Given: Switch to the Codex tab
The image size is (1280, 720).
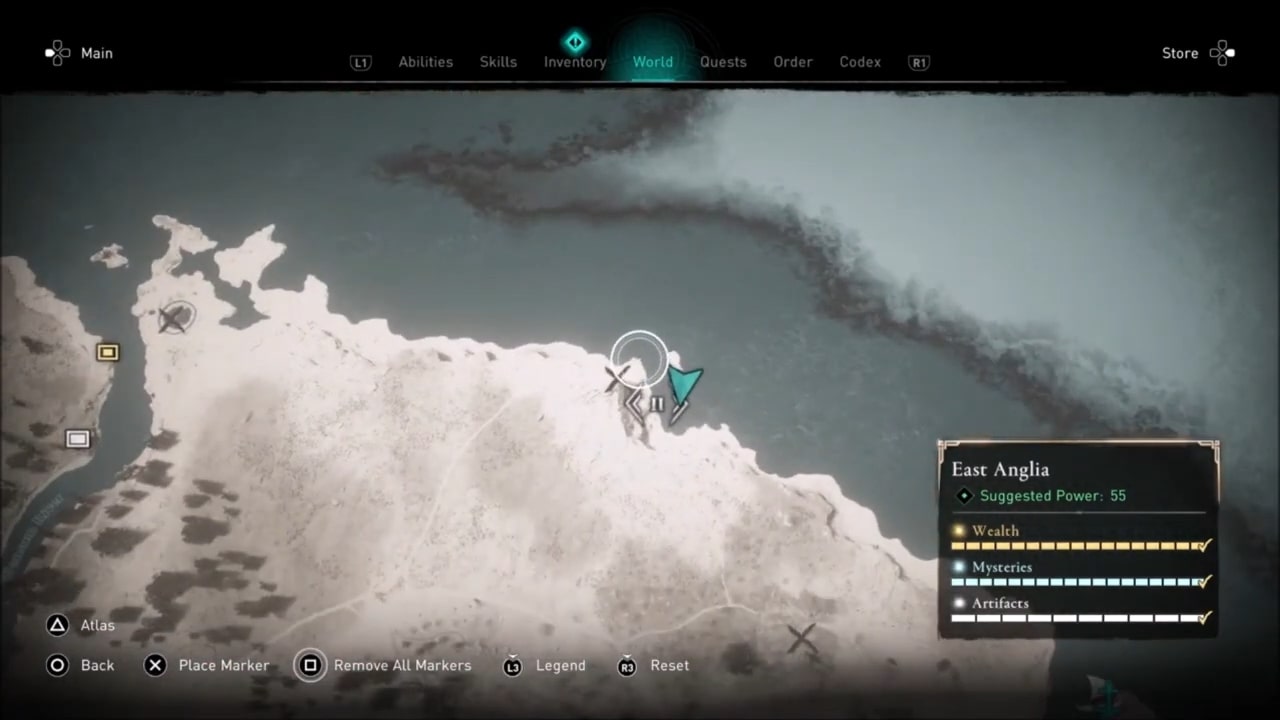Looking at the screenshot, I should pyautogui.click(x=860, y=62).
